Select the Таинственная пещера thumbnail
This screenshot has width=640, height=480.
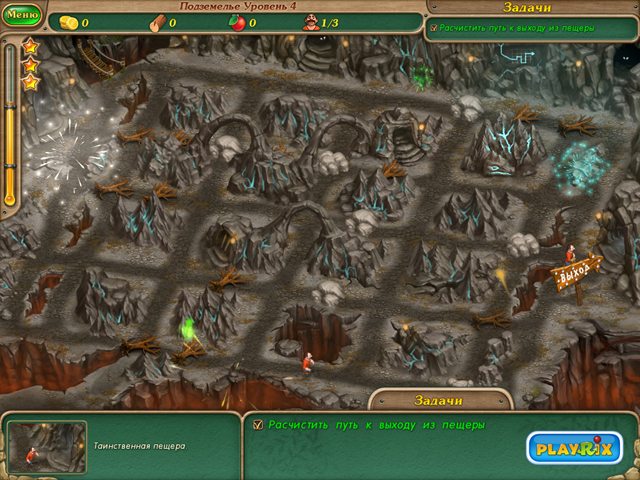47,446
